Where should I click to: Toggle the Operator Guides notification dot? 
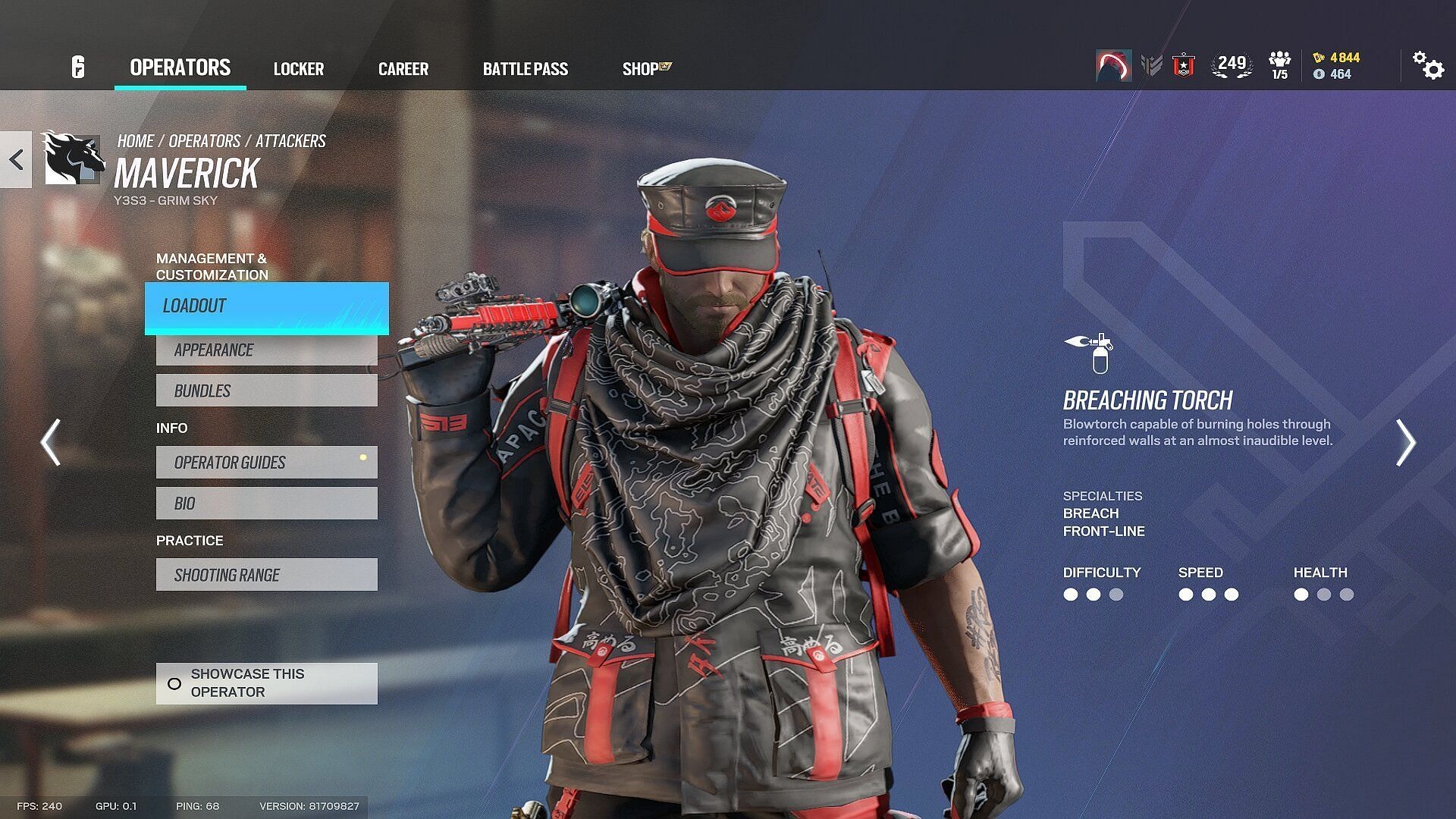[364, 458]
